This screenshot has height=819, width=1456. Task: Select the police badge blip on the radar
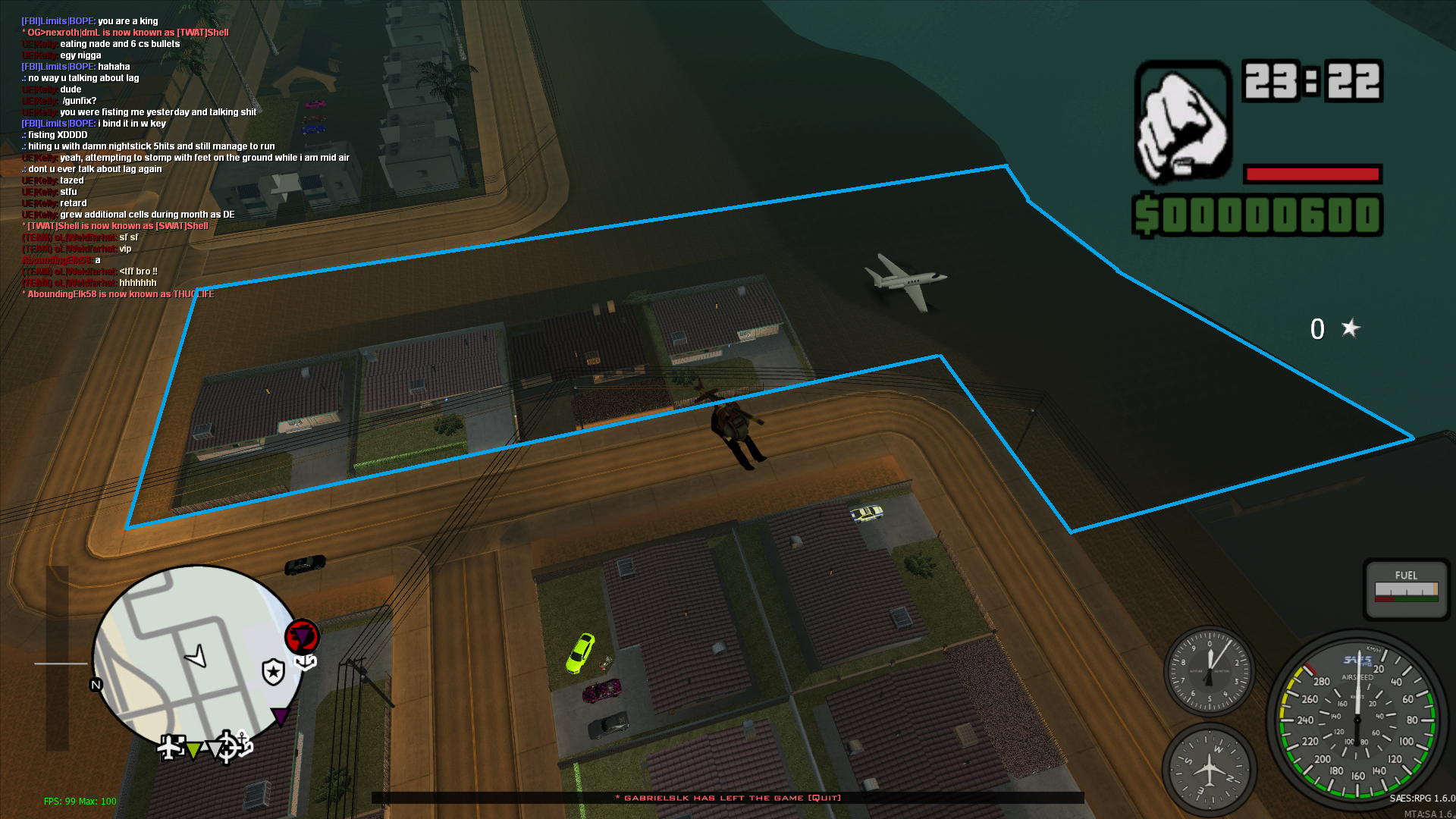click(273, 671)
